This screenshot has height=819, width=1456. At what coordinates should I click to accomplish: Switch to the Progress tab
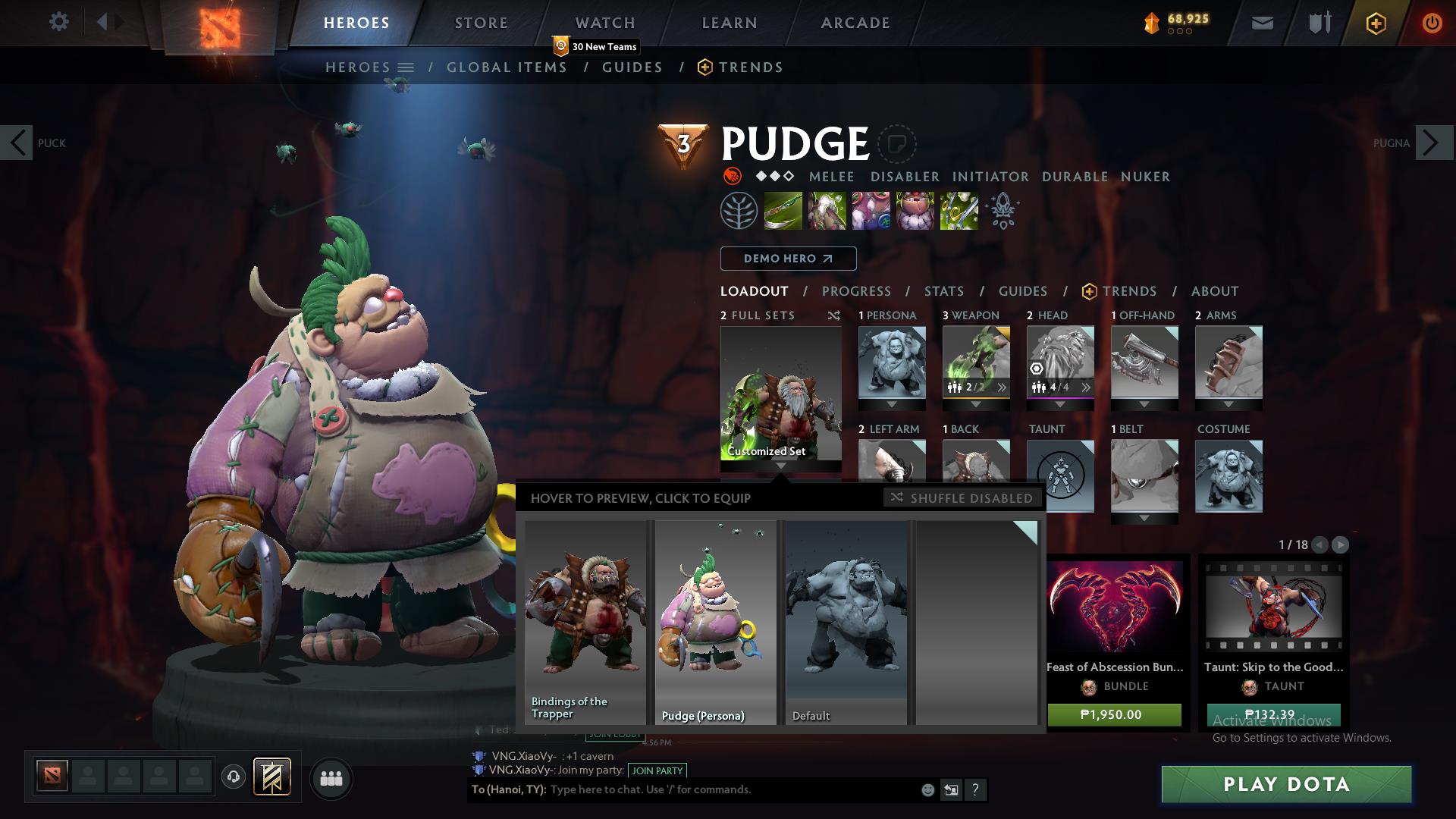tap(856, 291)
